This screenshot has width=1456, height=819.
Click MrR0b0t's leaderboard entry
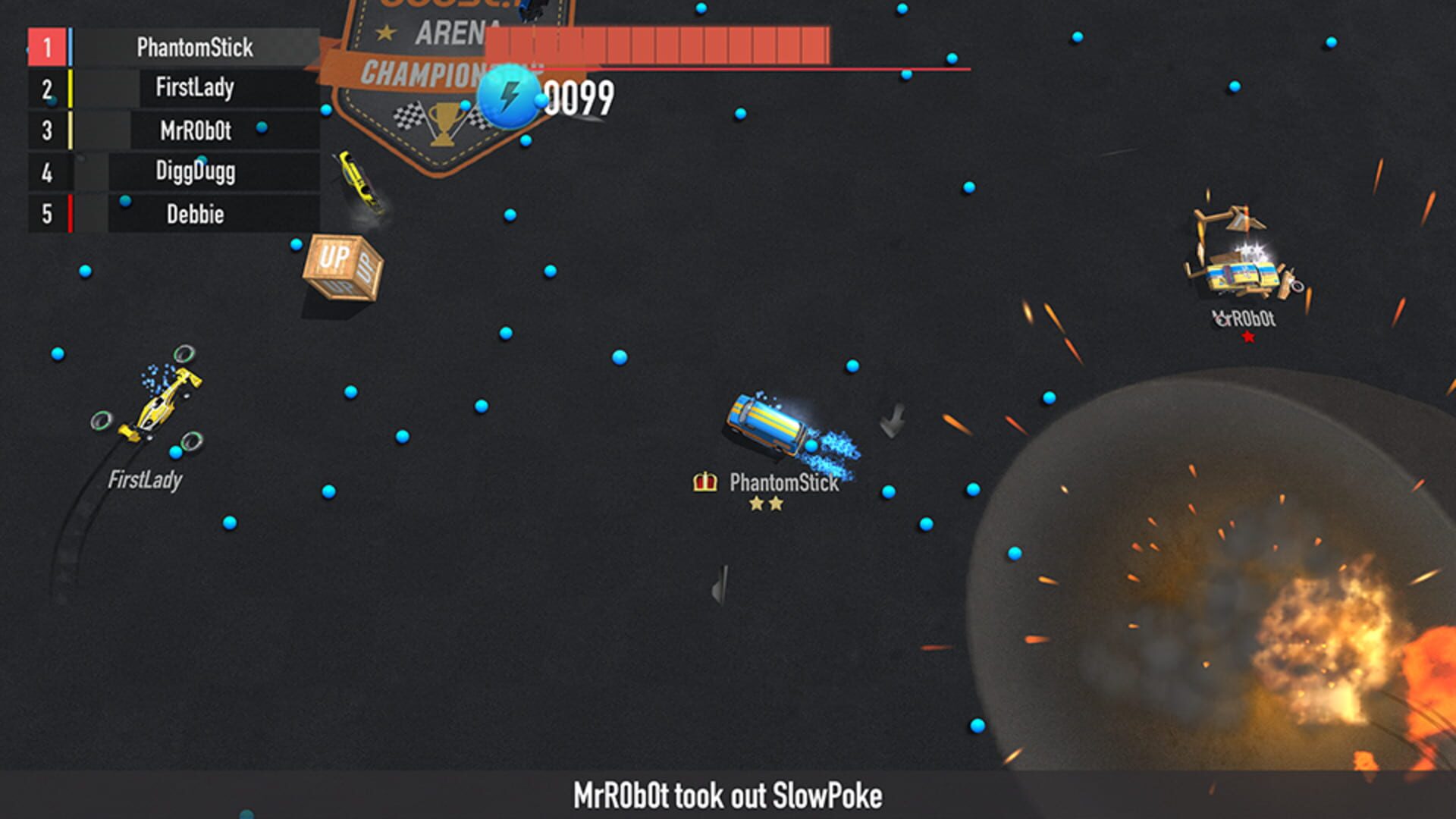pos(195,130)
